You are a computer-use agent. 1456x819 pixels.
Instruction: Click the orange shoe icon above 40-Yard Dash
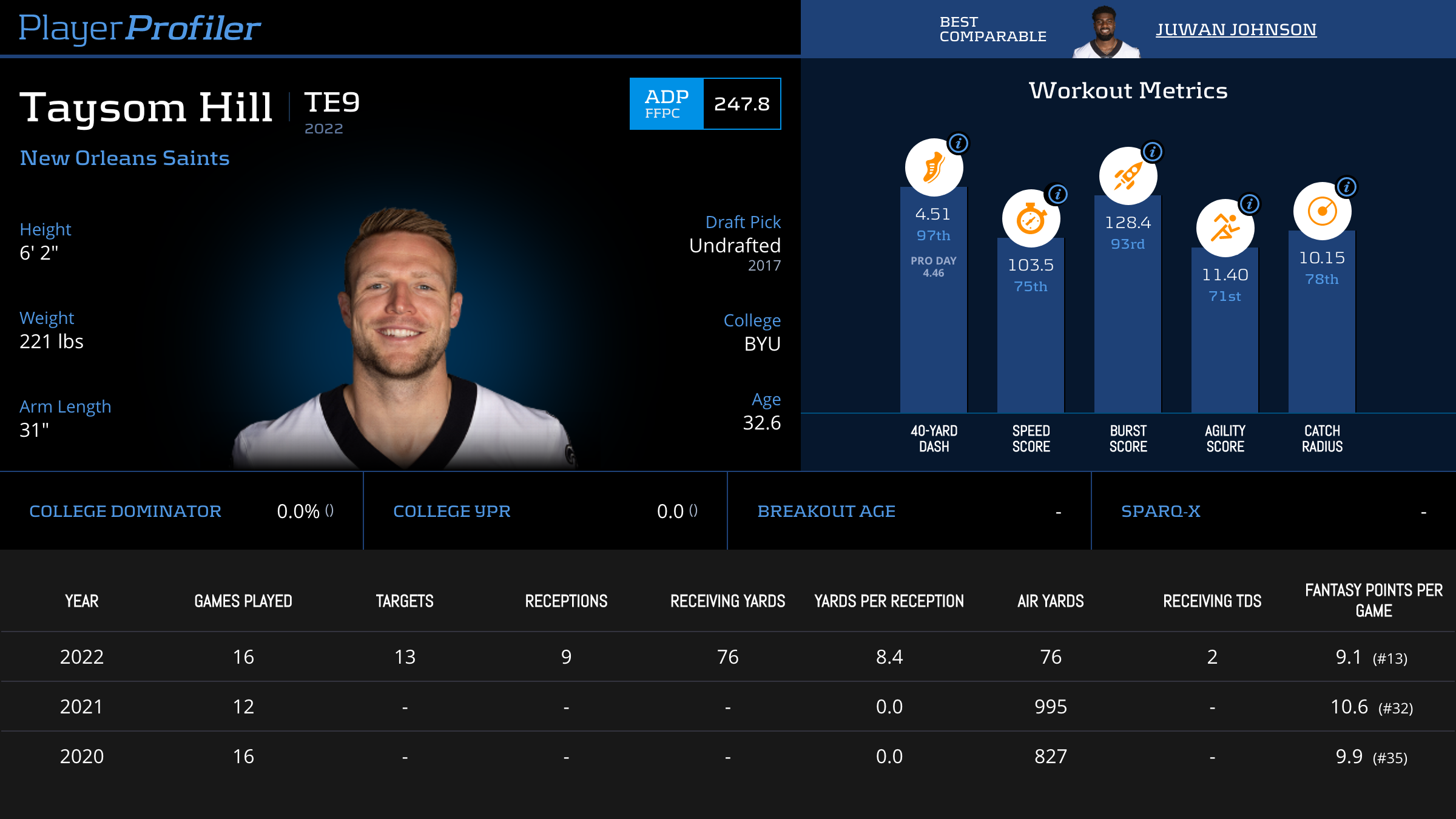tap(933, 168)
